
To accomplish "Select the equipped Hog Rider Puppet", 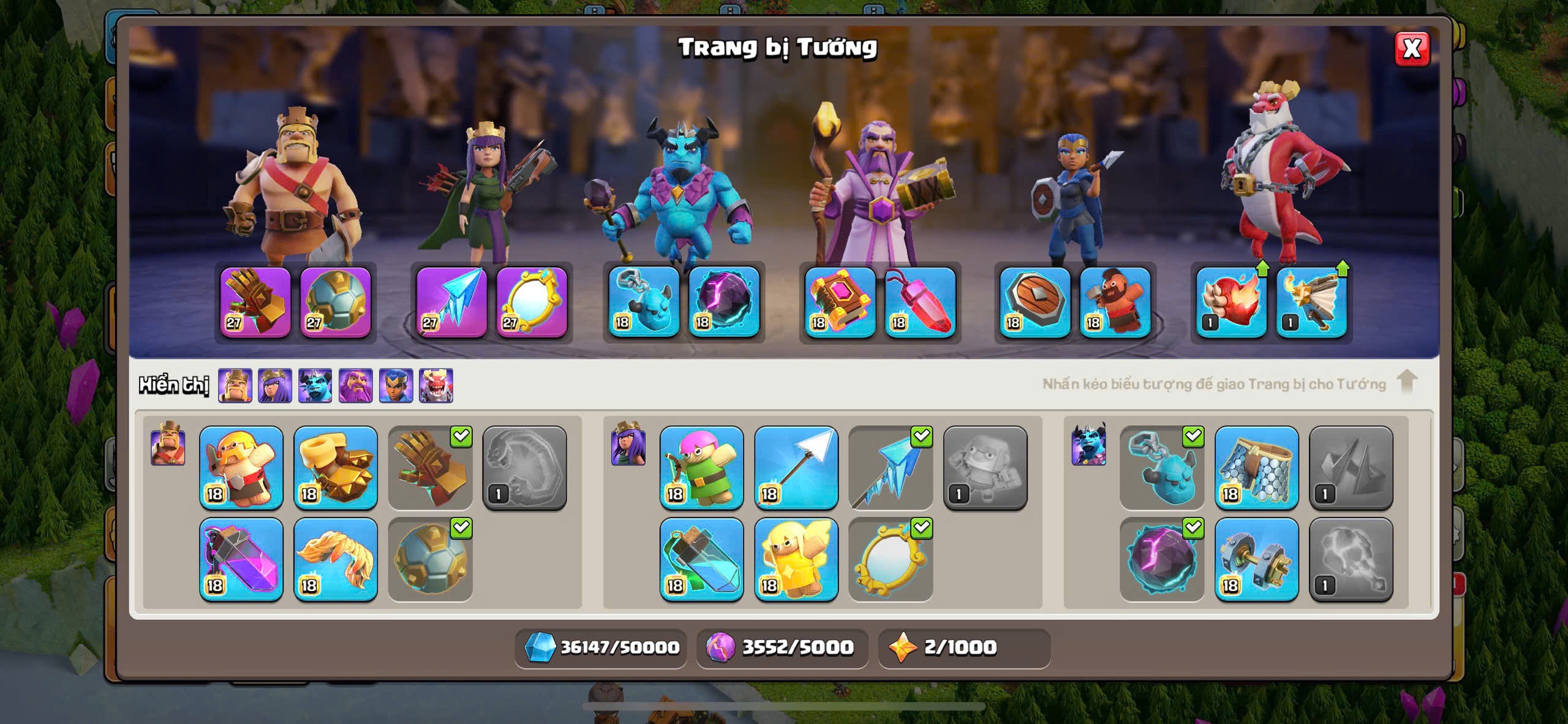I will [x=1115, y=302].
